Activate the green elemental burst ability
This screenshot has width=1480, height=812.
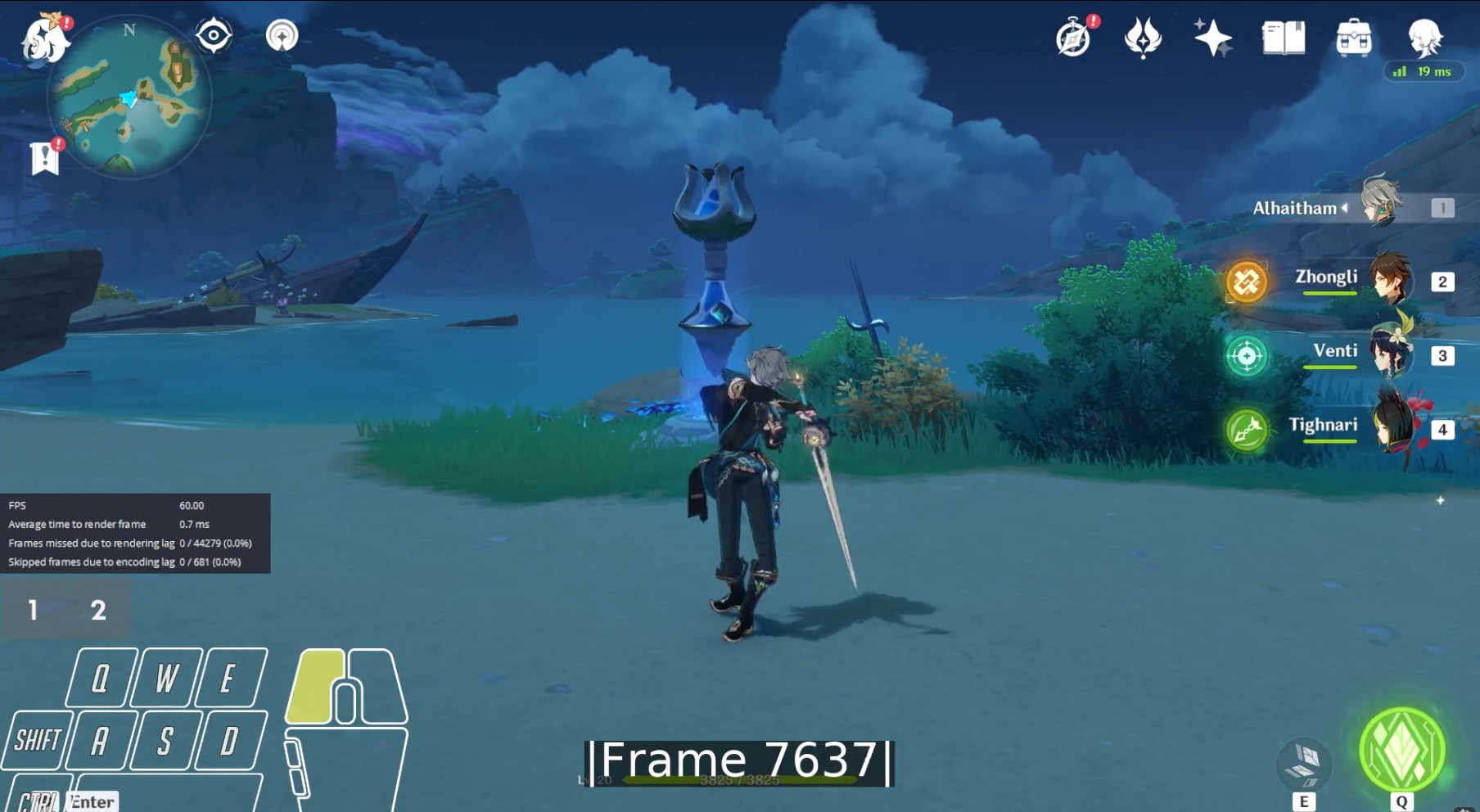pos(1401,750)
